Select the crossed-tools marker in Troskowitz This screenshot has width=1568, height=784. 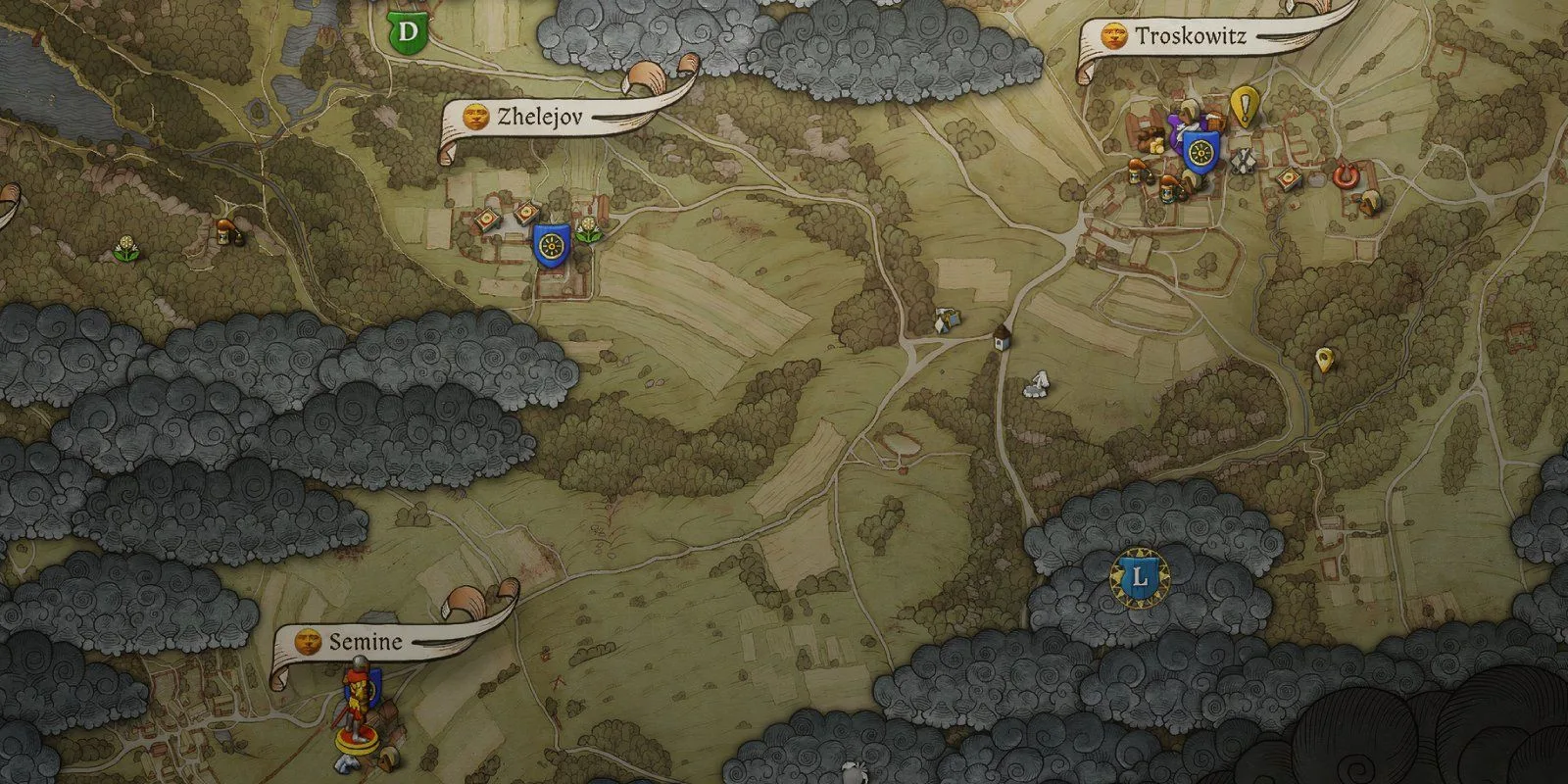point(1243,161)
